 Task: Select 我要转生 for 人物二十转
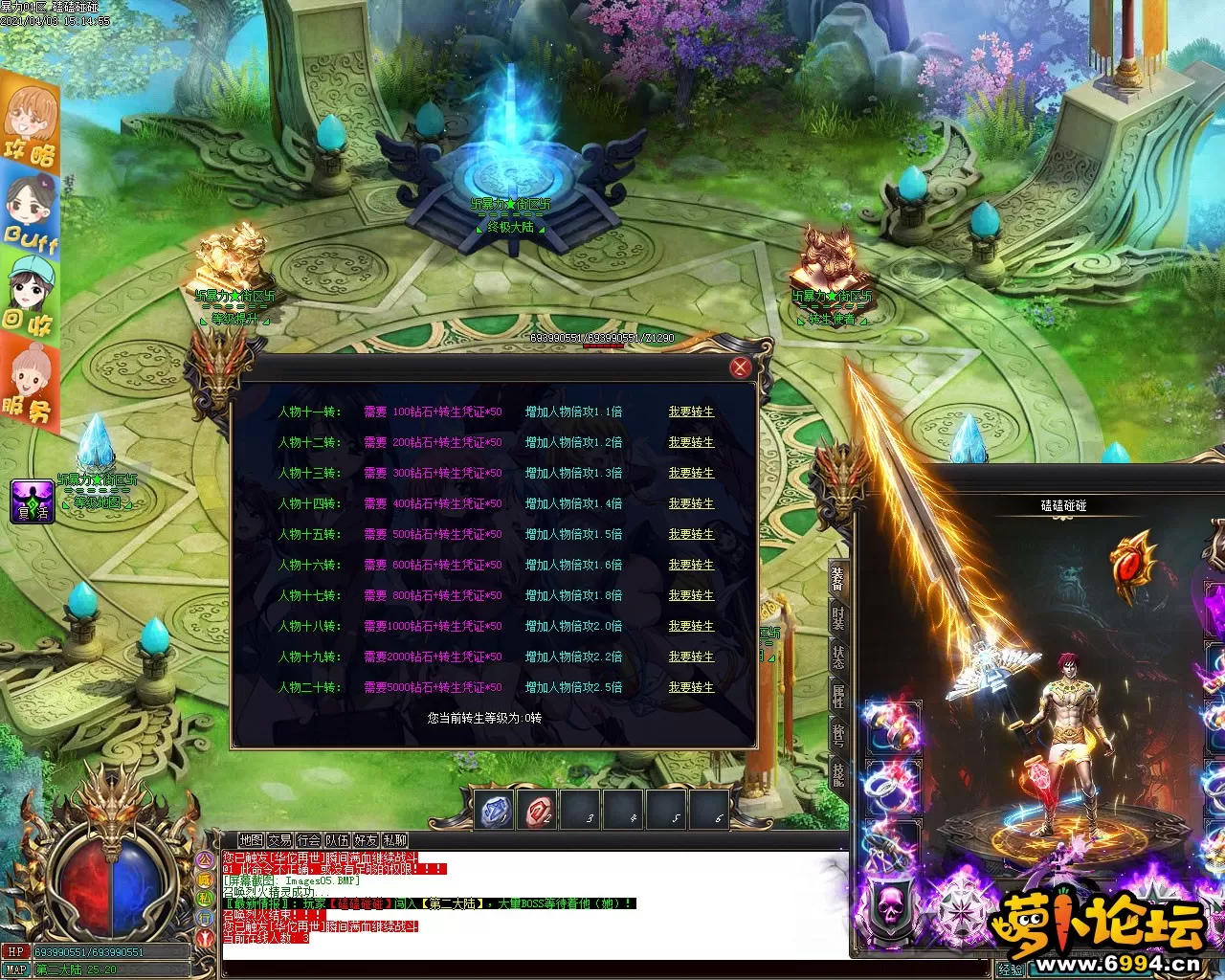691,687
